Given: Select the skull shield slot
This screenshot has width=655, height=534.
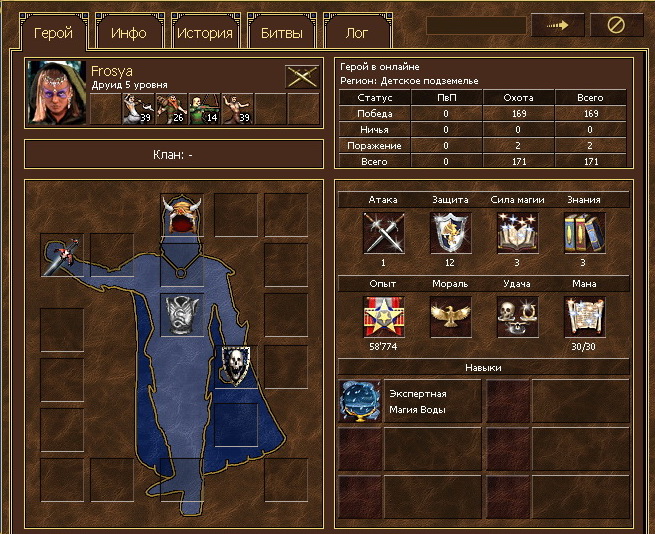Looking at the screenshot, I should [236, 366].
